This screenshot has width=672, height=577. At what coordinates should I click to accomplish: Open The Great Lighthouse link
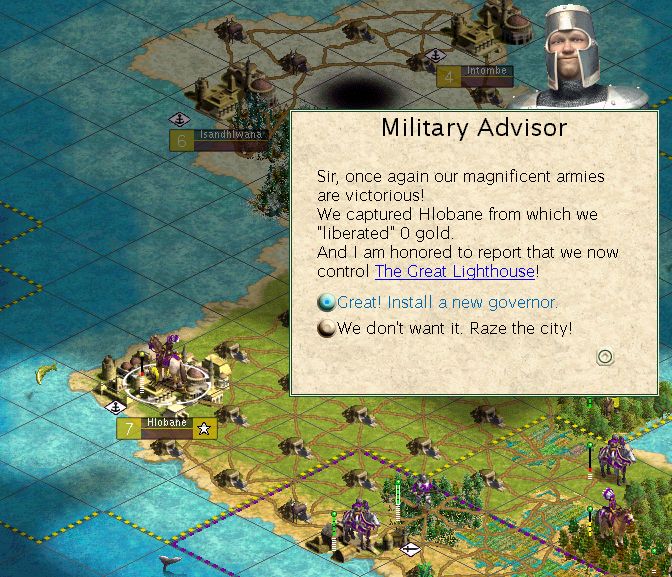tap(455, 271)
